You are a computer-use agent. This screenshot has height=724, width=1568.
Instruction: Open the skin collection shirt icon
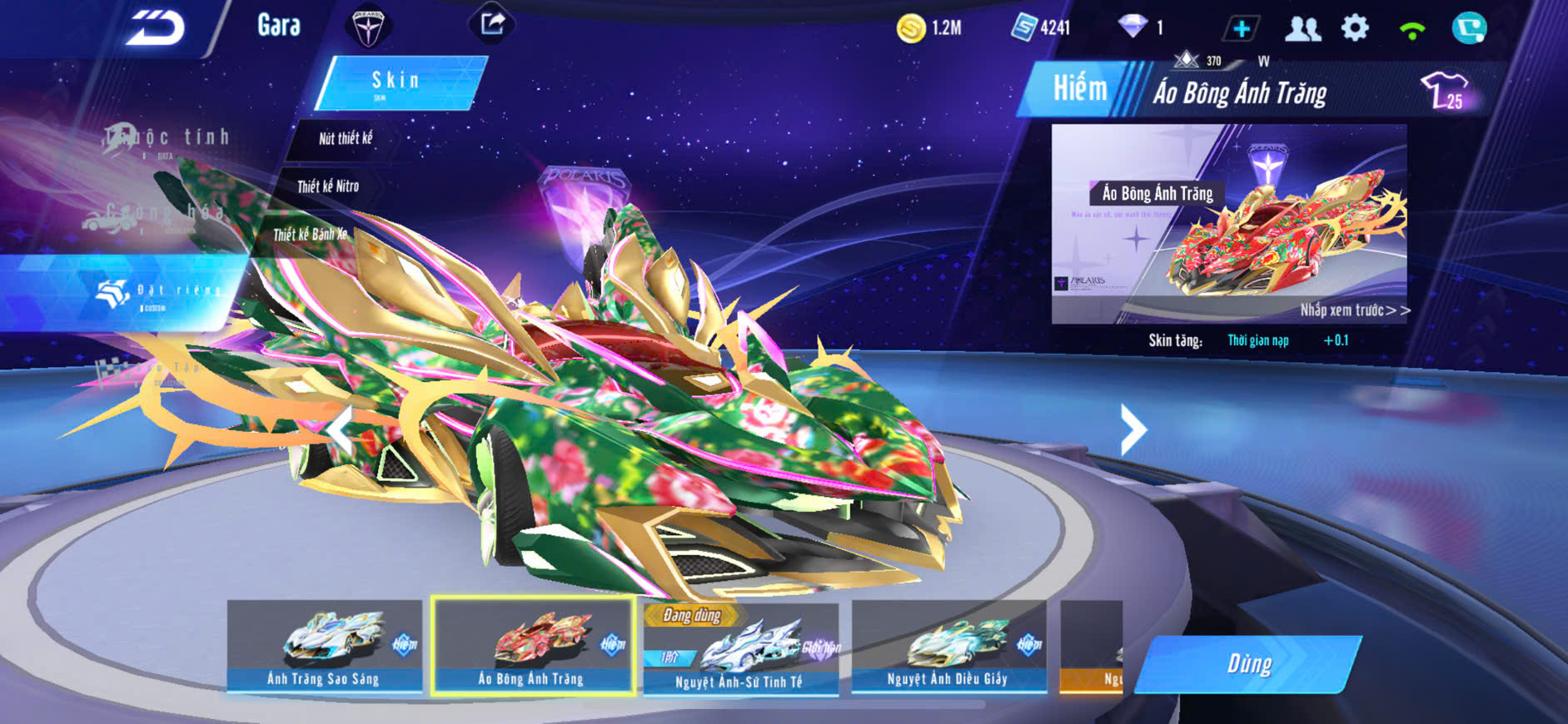click(x=1444, y=90)
